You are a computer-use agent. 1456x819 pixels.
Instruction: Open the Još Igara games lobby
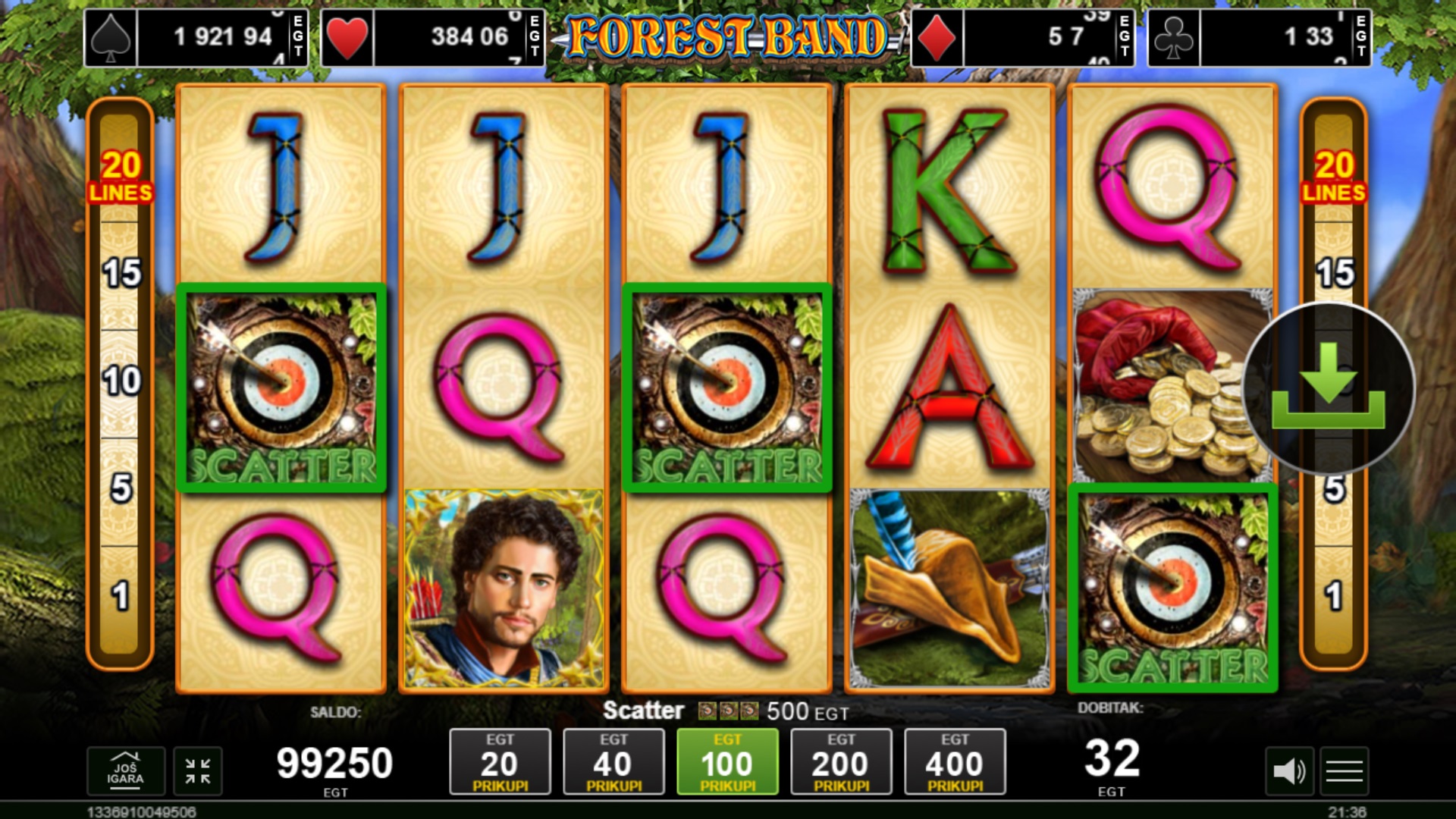point(125,771)
